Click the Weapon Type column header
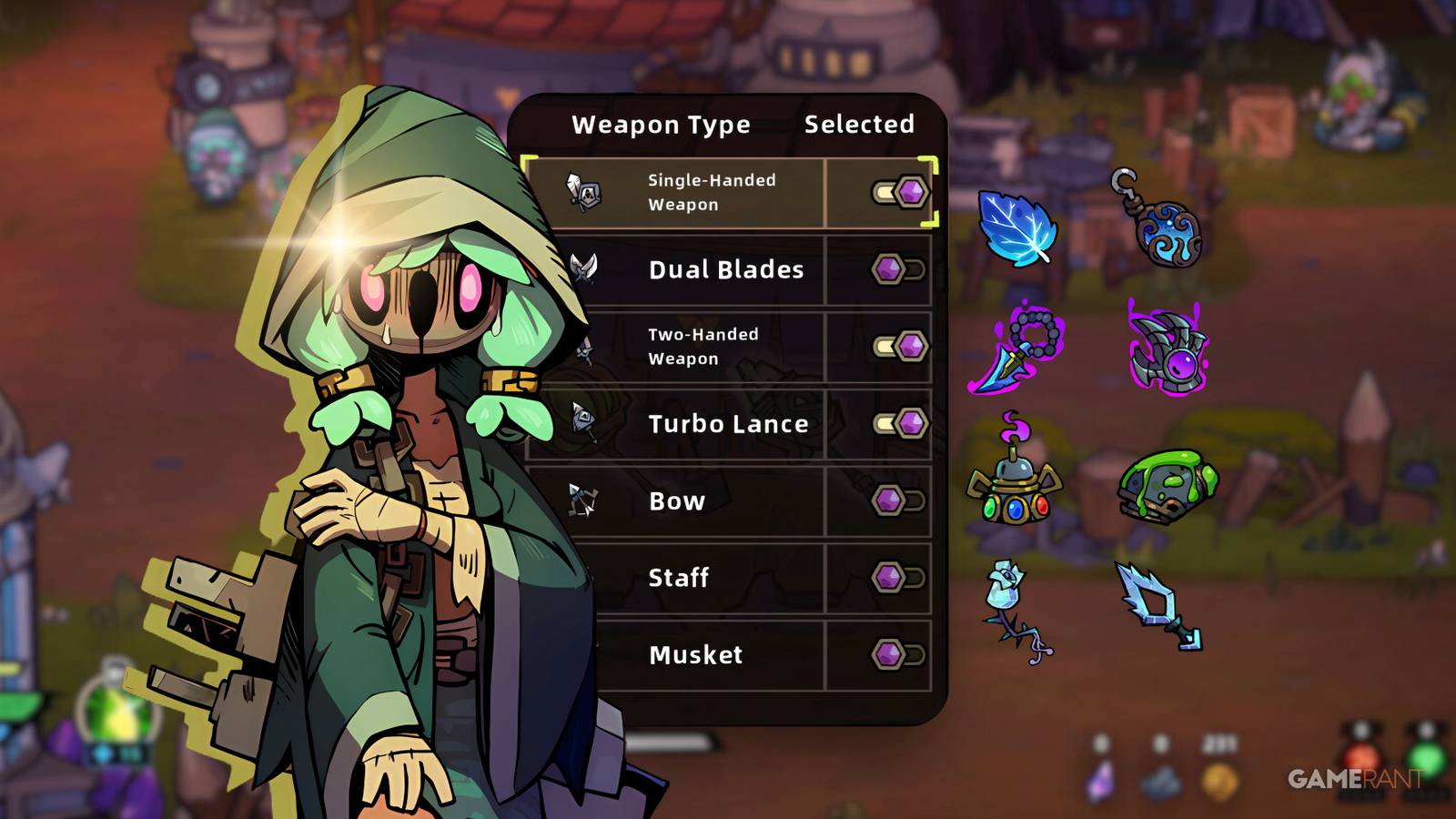Screen dimensions: 1456x819 (659, 124)
